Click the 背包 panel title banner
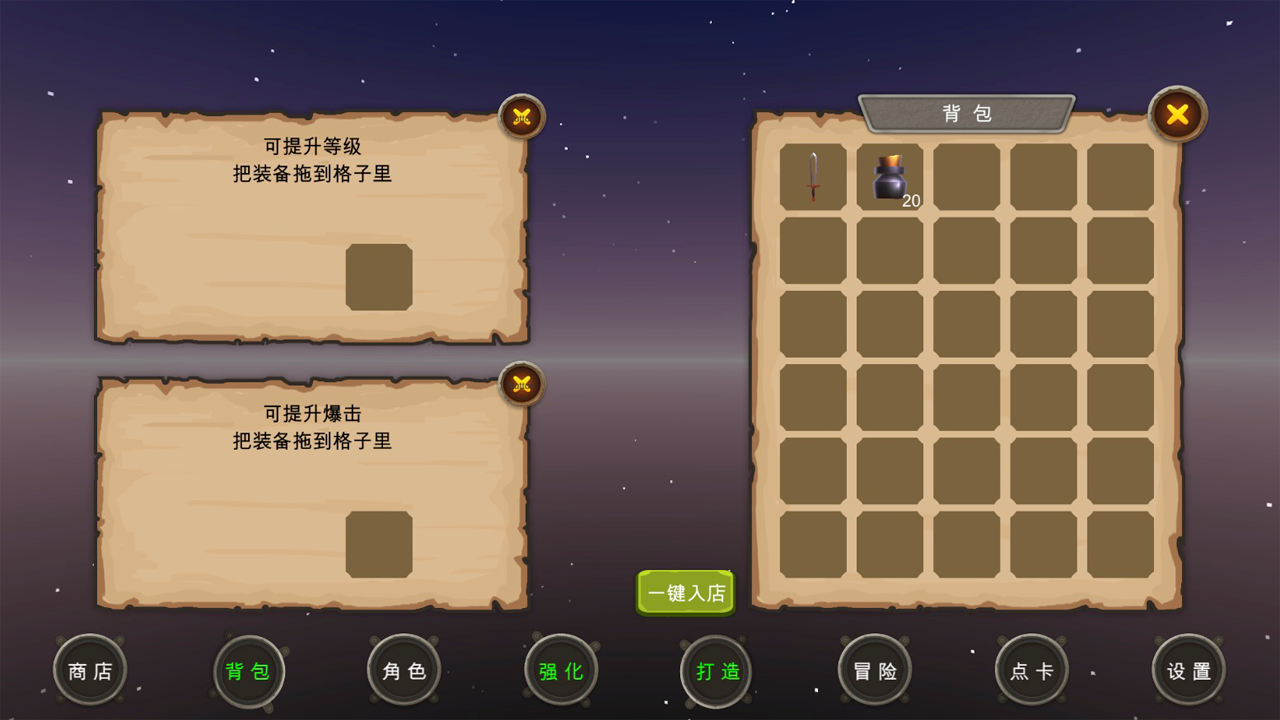Viewport: 1280px width, 720px height. 966,113
